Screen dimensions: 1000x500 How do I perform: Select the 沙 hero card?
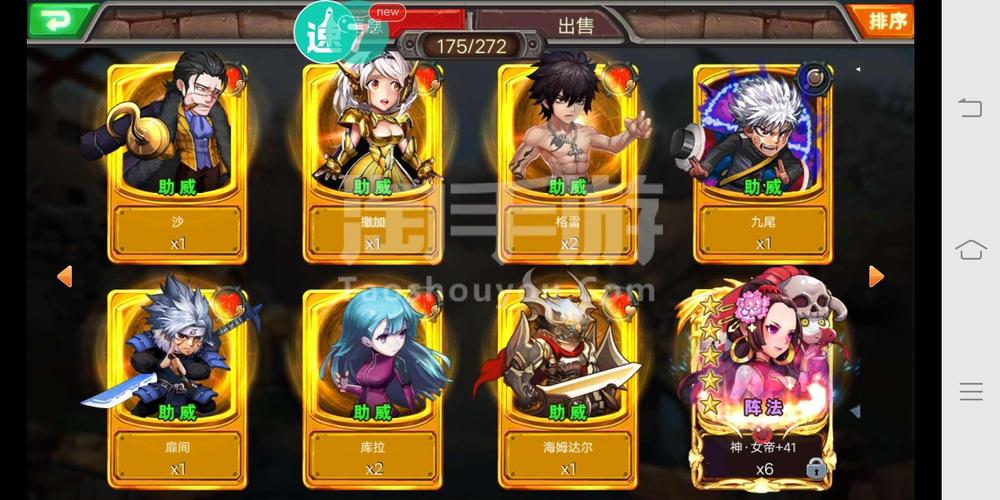coord(178,160)
